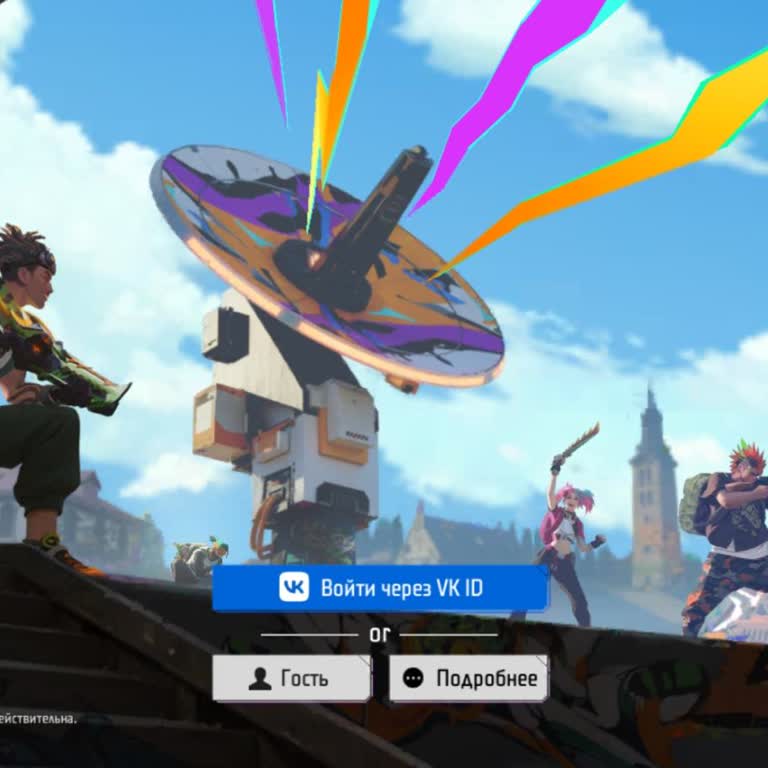768x768 pixels.
Task: Continue as guest via Гость button
Action: tap(291, 678)
